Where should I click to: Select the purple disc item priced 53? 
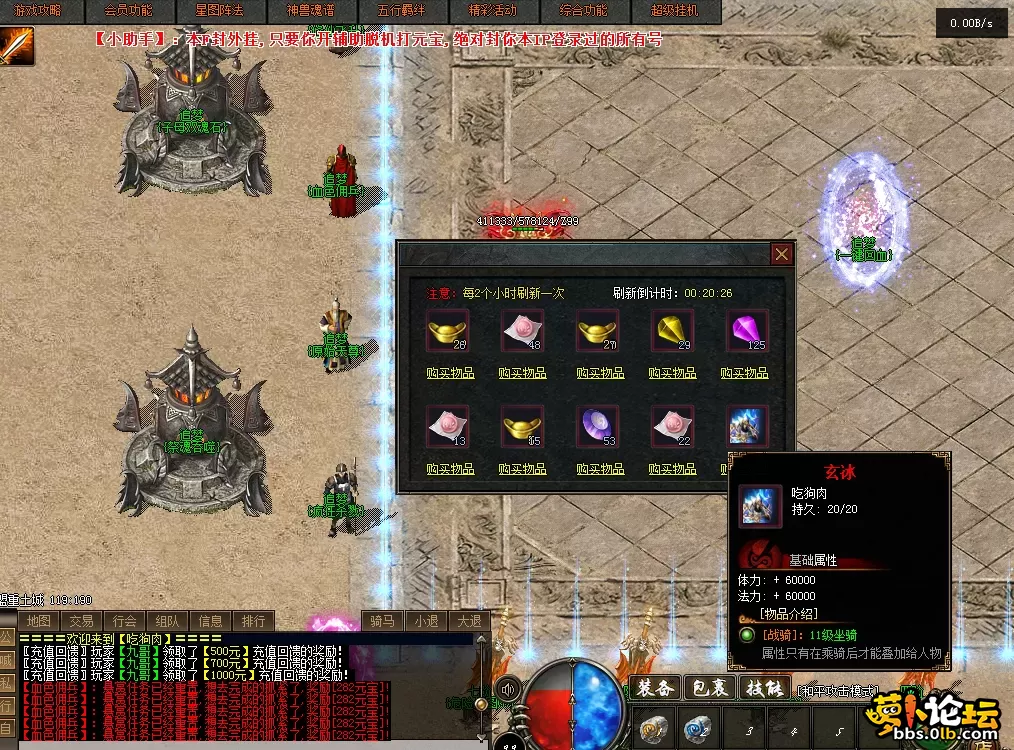598,426
